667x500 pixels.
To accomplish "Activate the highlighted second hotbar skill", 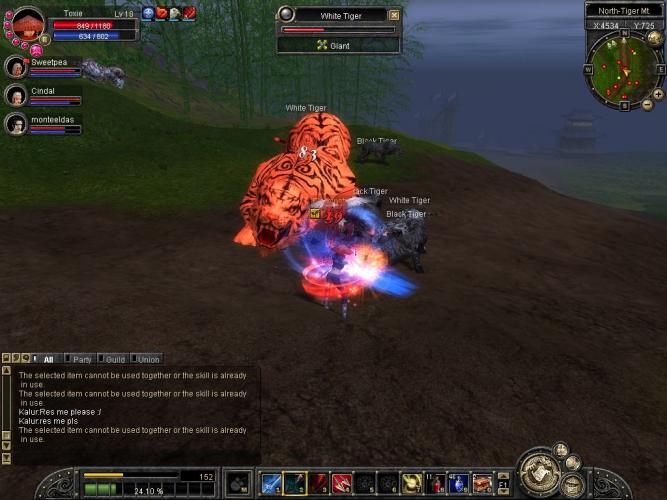I will point(295,484).
